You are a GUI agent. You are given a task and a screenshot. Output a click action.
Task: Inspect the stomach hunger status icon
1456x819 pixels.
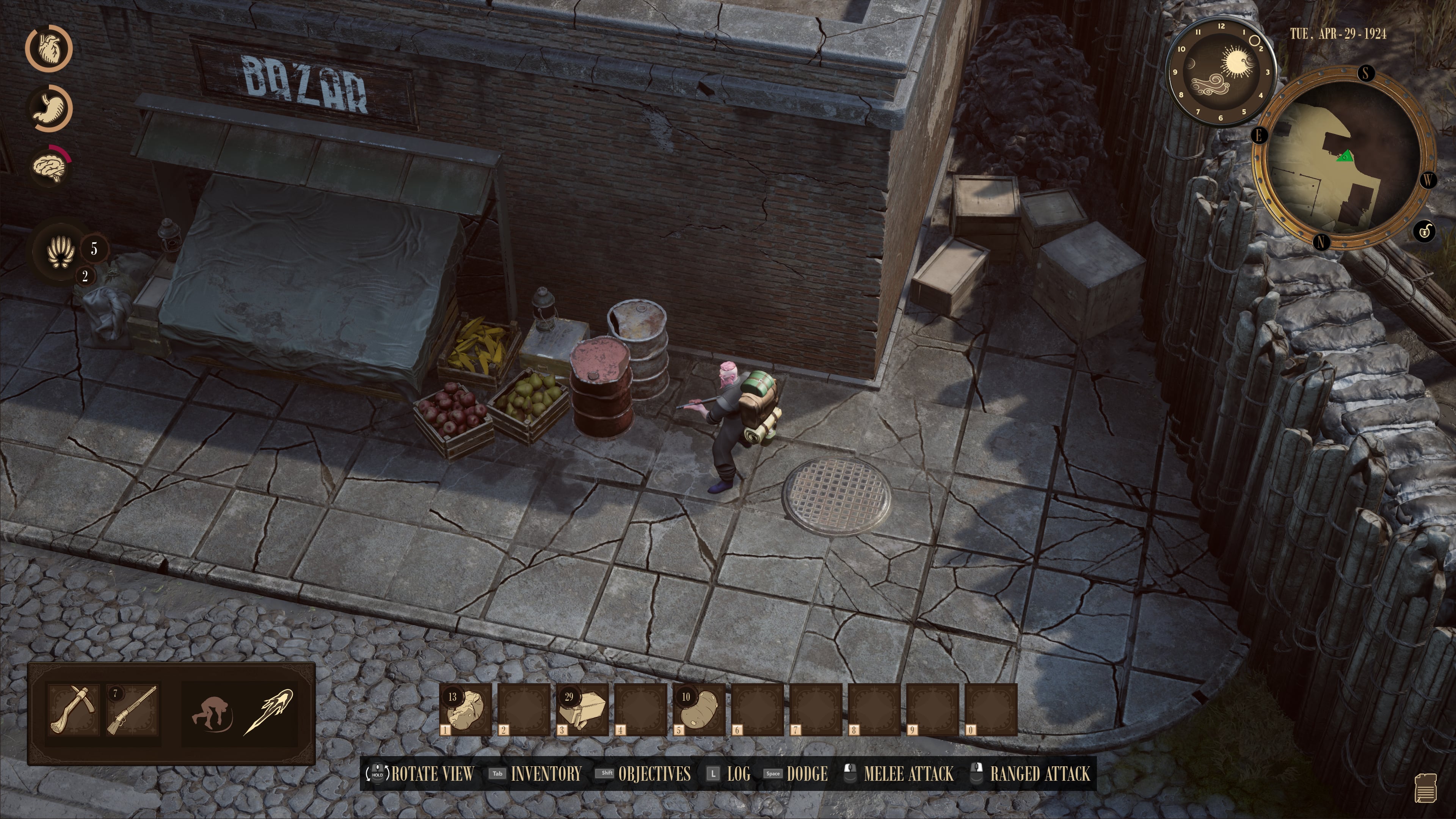tap(50, 108)
